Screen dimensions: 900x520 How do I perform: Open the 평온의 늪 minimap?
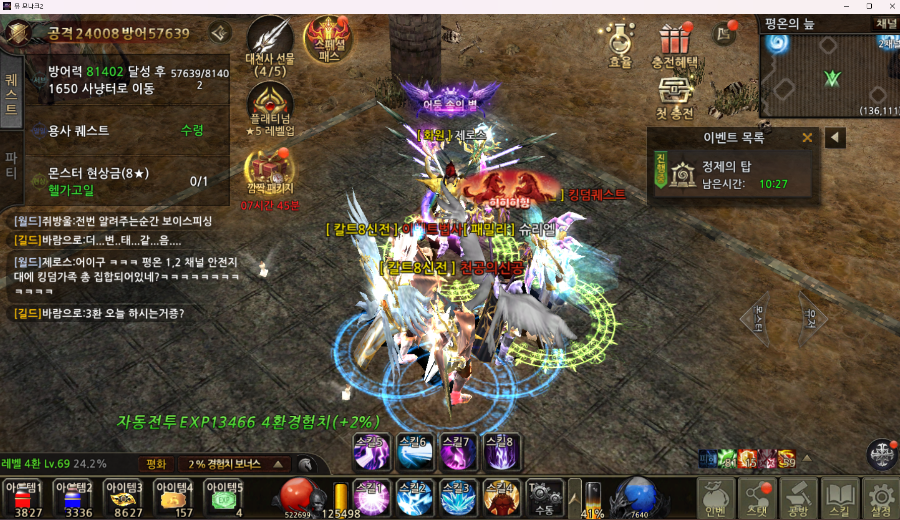[829, 75]
